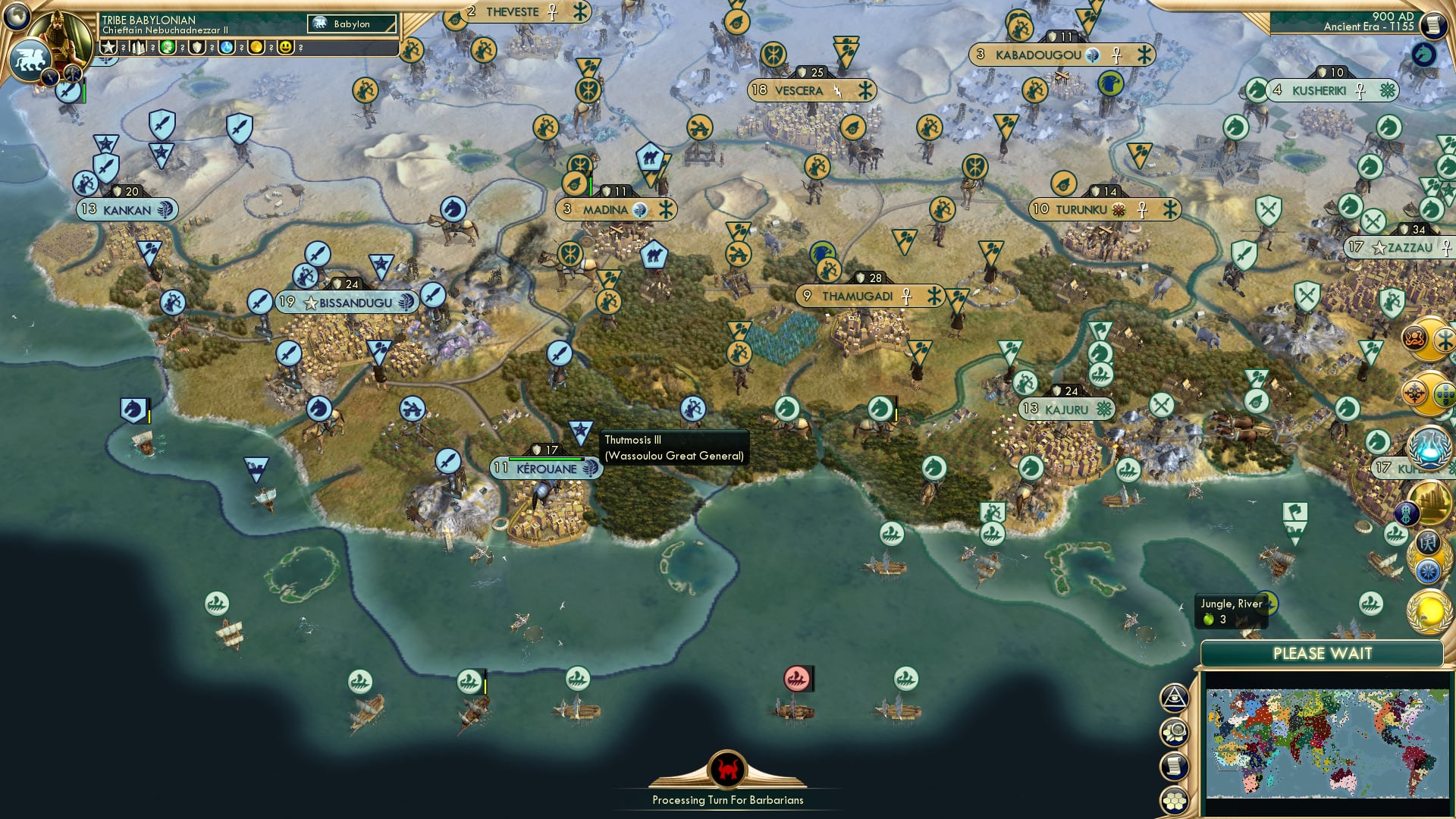Open the notification log scroll icon near minimap
Image resolution: width=1456 pixels, height=819 pixels.
[x=1175, y=766]
